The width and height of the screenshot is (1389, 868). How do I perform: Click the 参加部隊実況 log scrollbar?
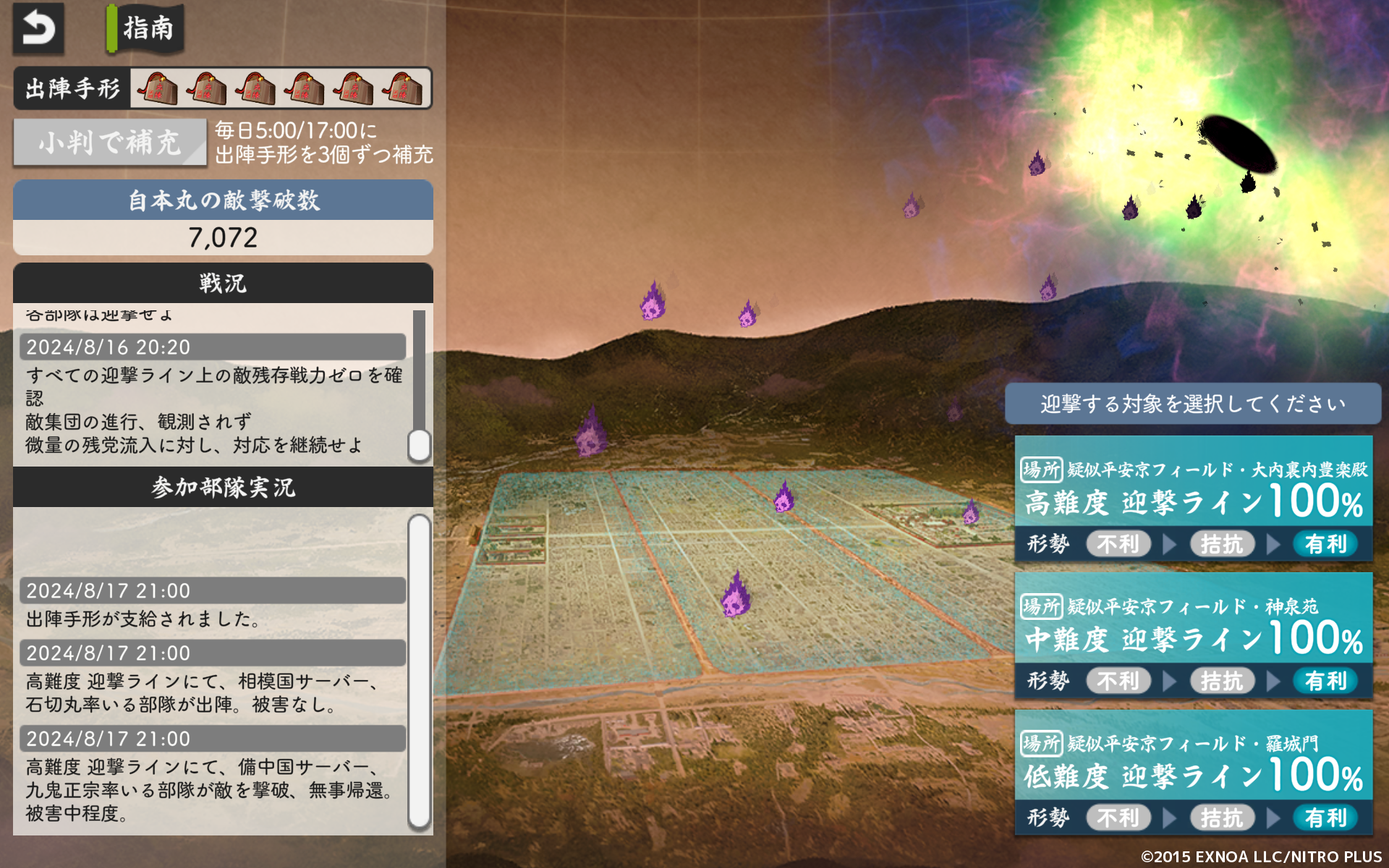click(419, 671)
